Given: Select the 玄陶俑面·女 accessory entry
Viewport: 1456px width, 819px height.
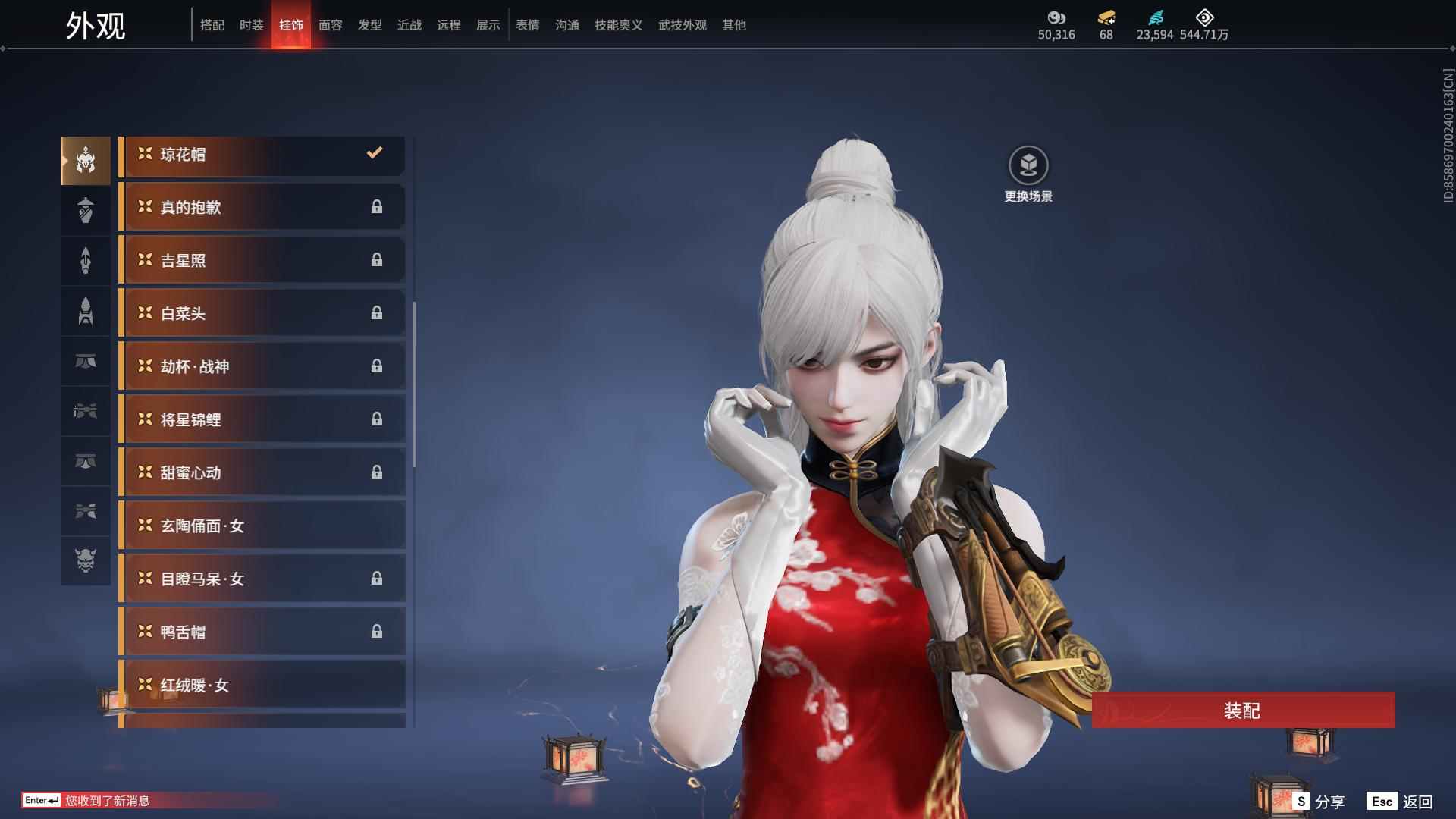Looking at the screenshot, I should (262, 526).
